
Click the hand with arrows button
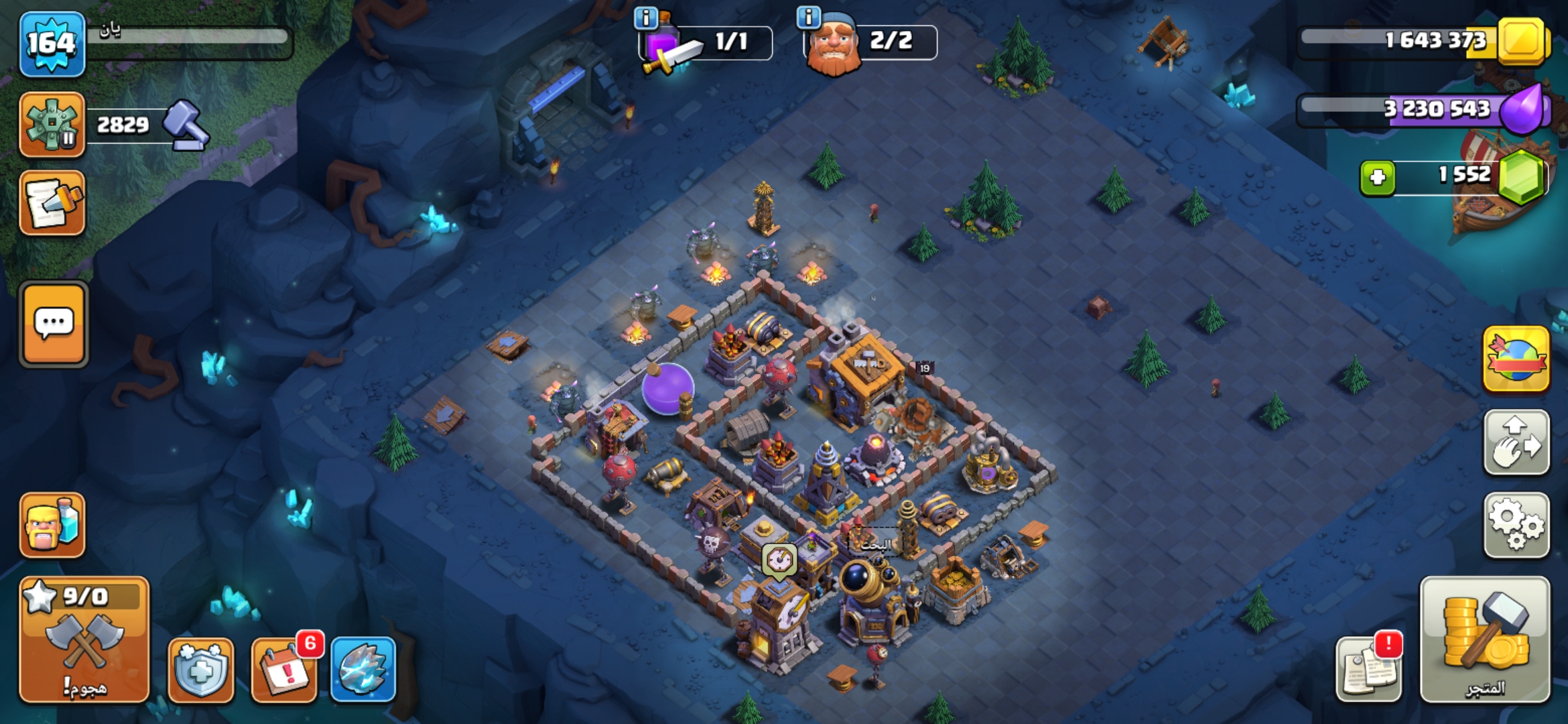coord(1516,443)
